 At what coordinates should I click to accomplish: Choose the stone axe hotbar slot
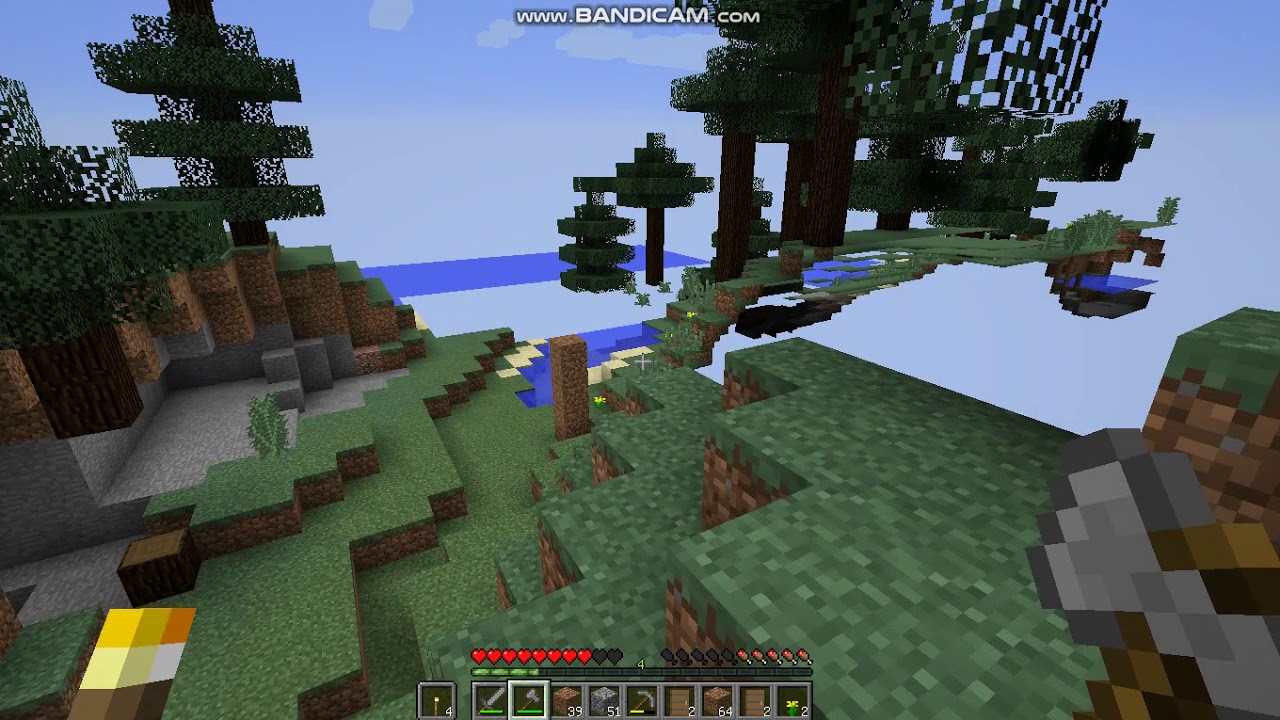(528, 700)
